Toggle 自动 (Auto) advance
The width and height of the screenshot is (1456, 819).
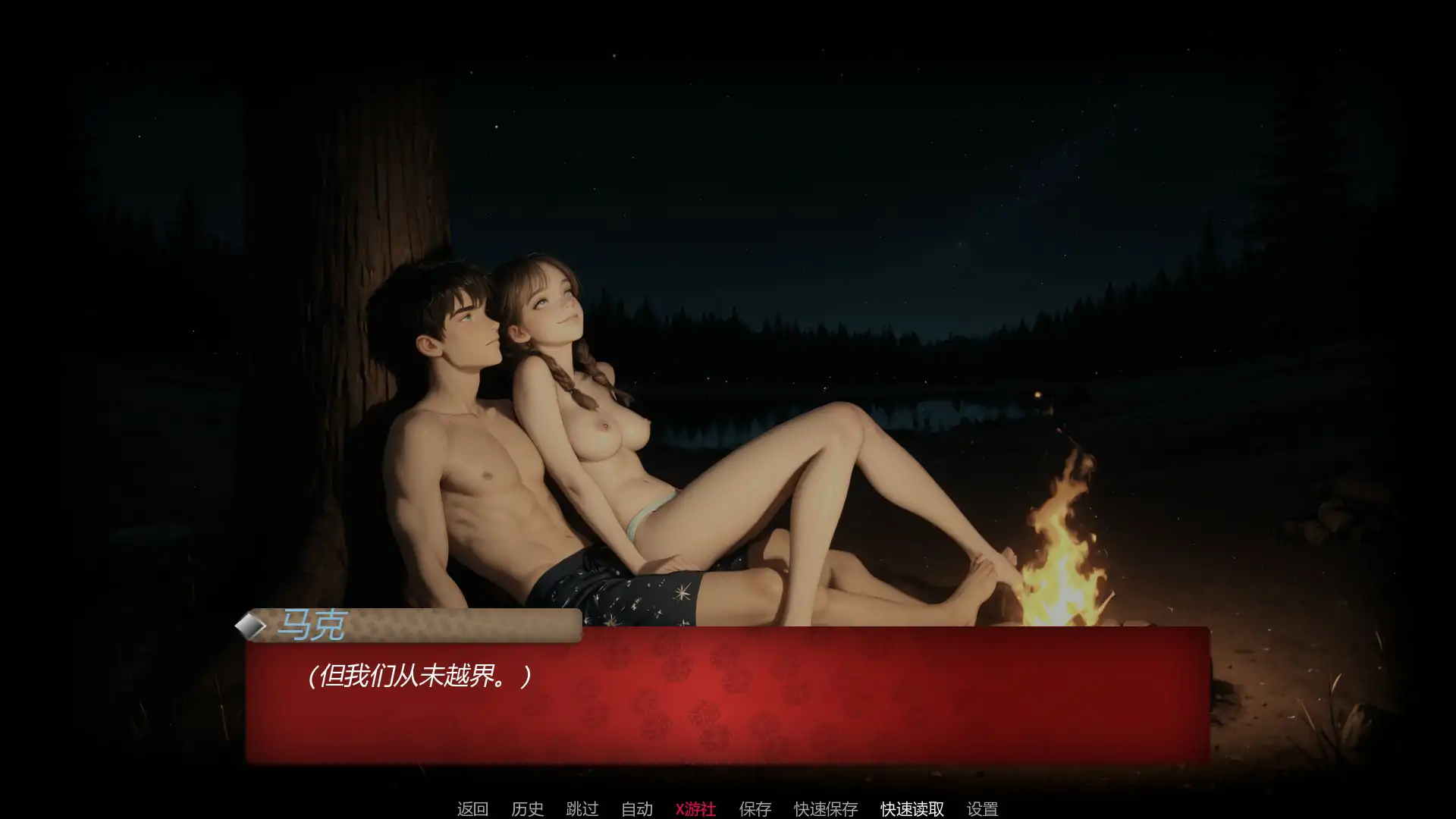tap(636, 809)
